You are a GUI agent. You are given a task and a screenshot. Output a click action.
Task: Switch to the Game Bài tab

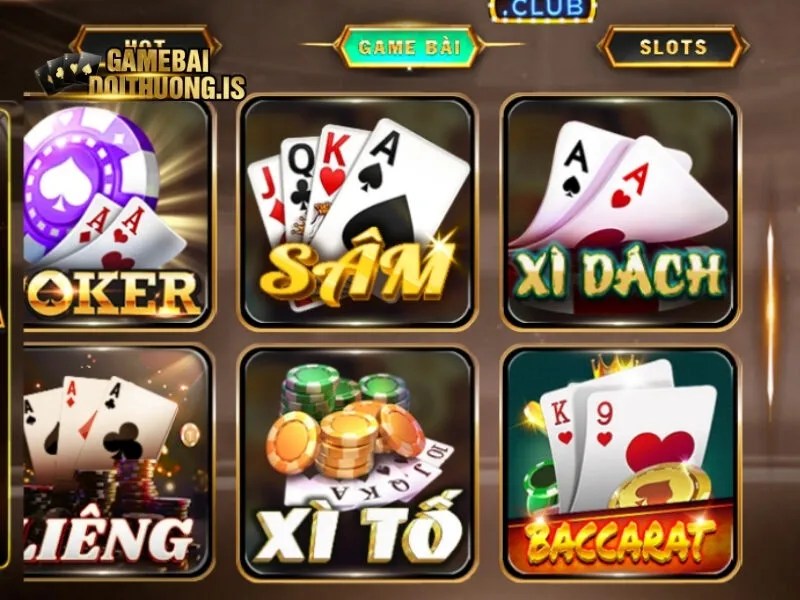tap(408, 47)
